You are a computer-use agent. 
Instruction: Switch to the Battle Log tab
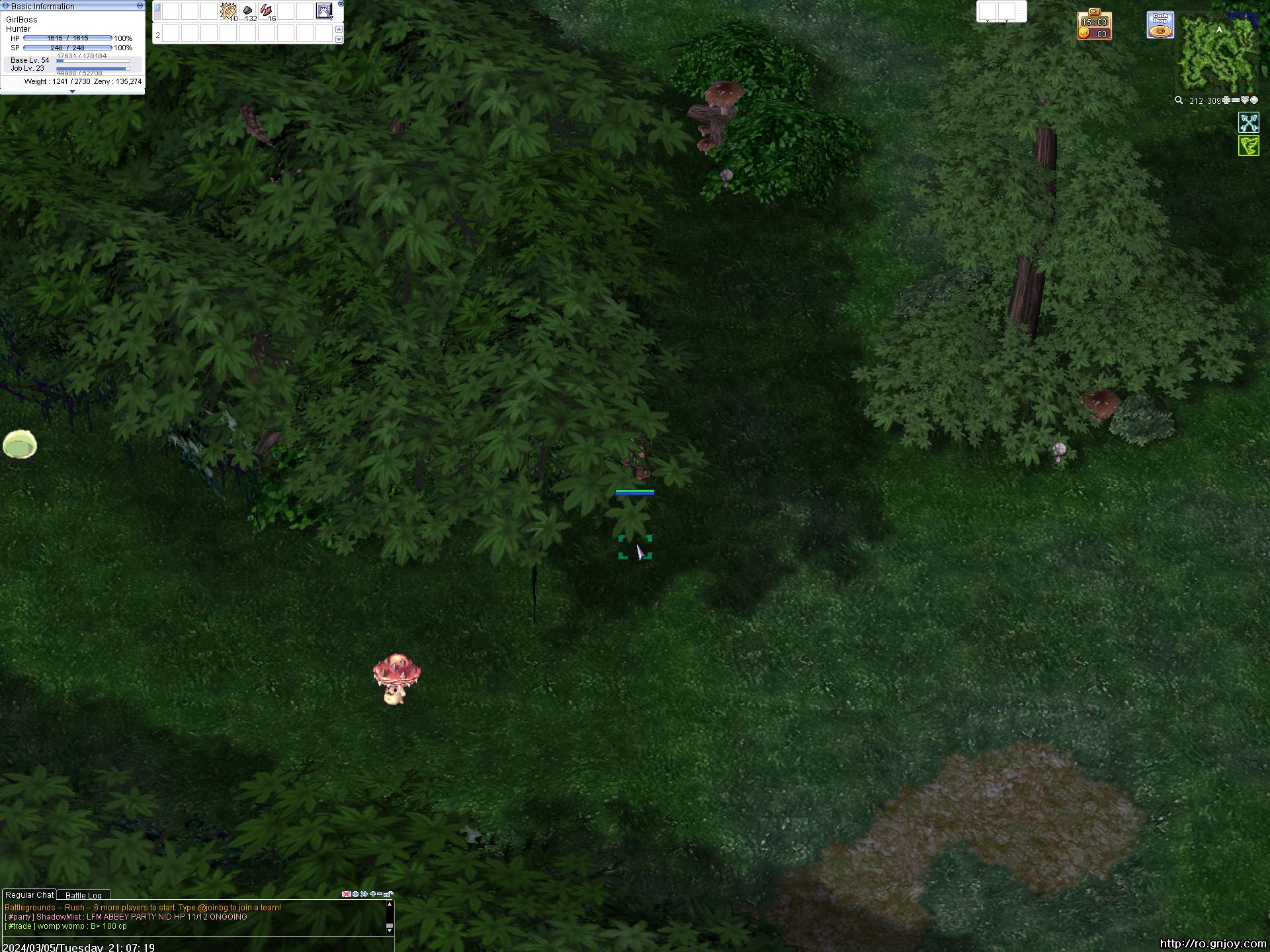click(83, 895)
